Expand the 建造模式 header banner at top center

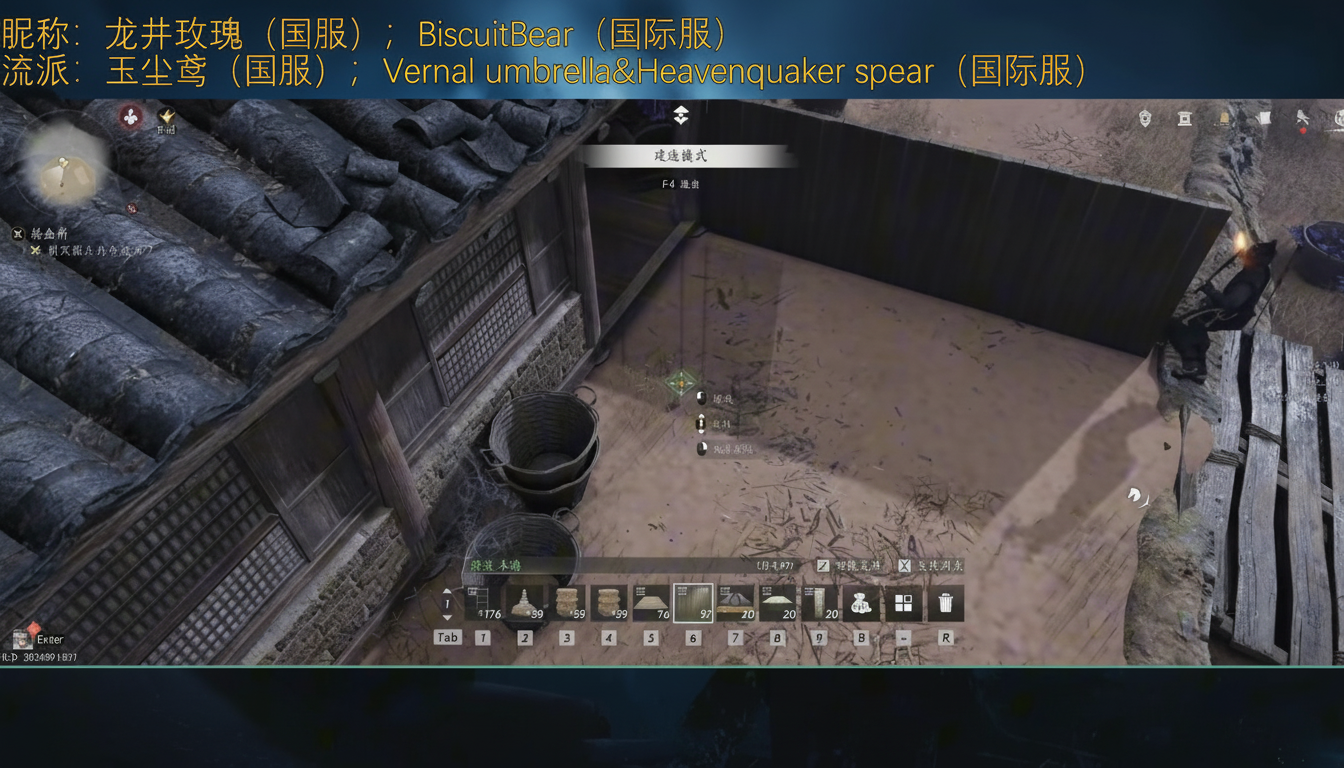(x=681, y=156)
